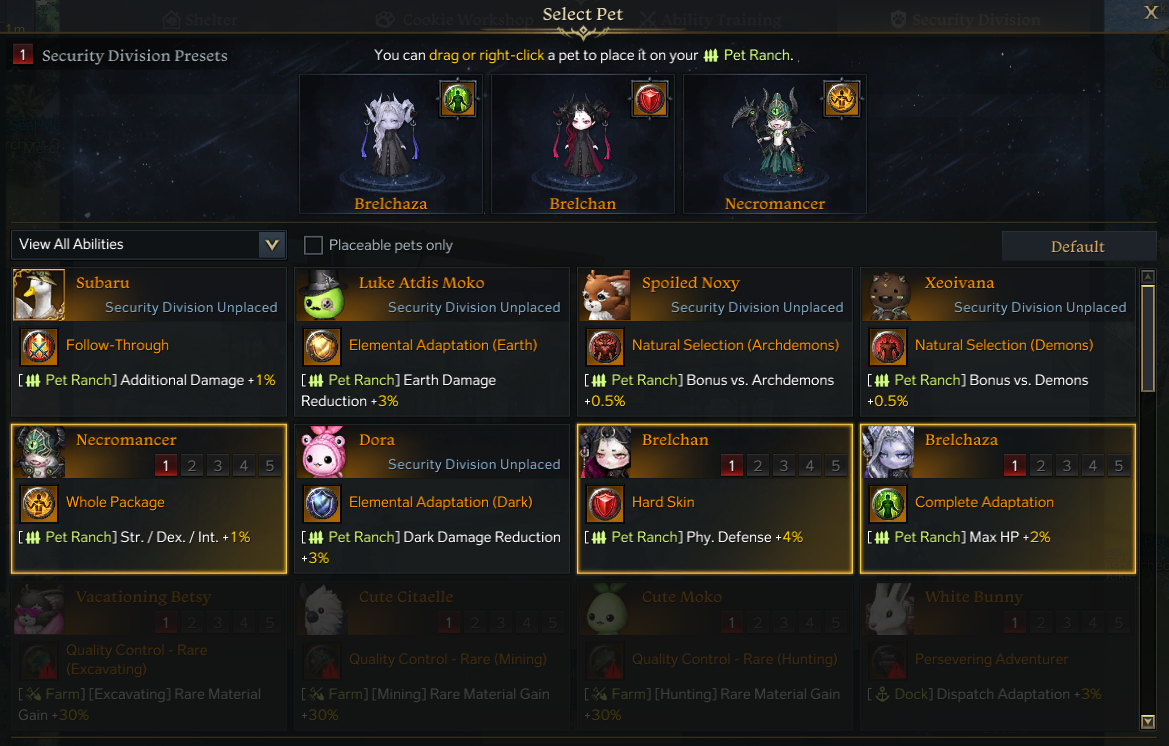Screen dimensions: 1169x746
Task: Select the Vacationing Betsy pet card
Action: click(148, 655)
